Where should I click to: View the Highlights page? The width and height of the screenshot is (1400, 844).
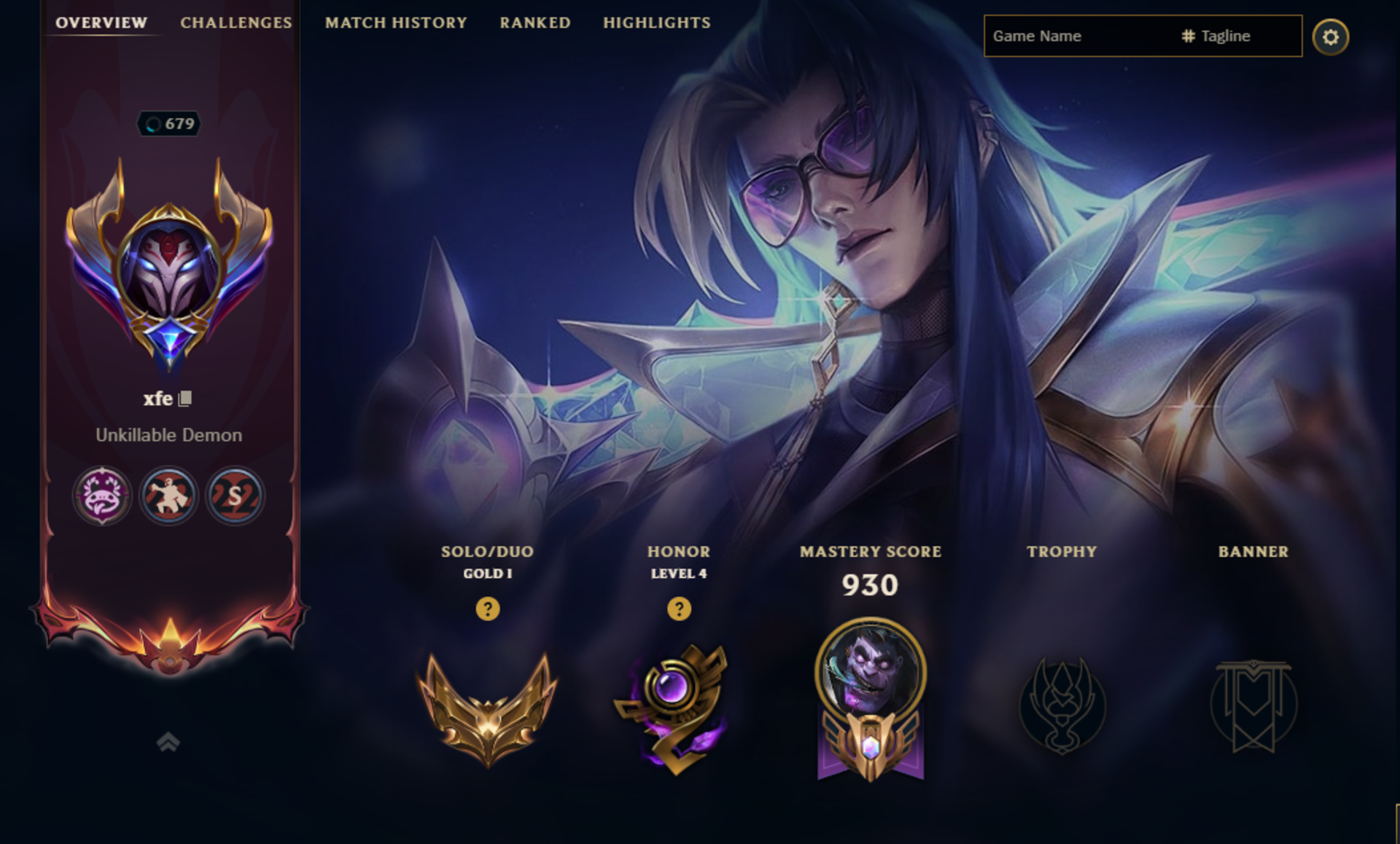pyautogui.click(x=656, y=23)
